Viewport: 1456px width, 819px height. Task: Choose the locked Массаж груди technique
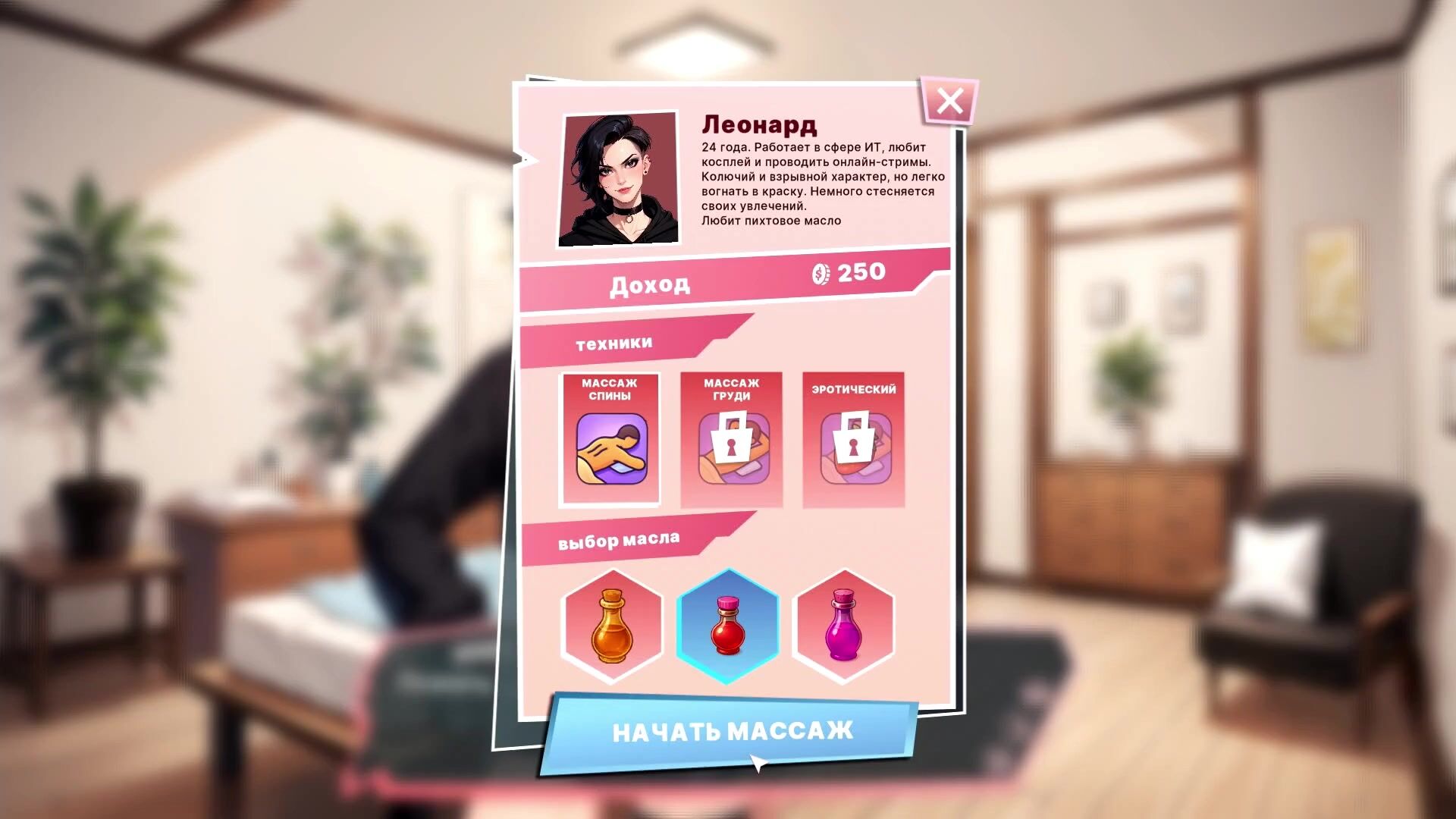732,440
